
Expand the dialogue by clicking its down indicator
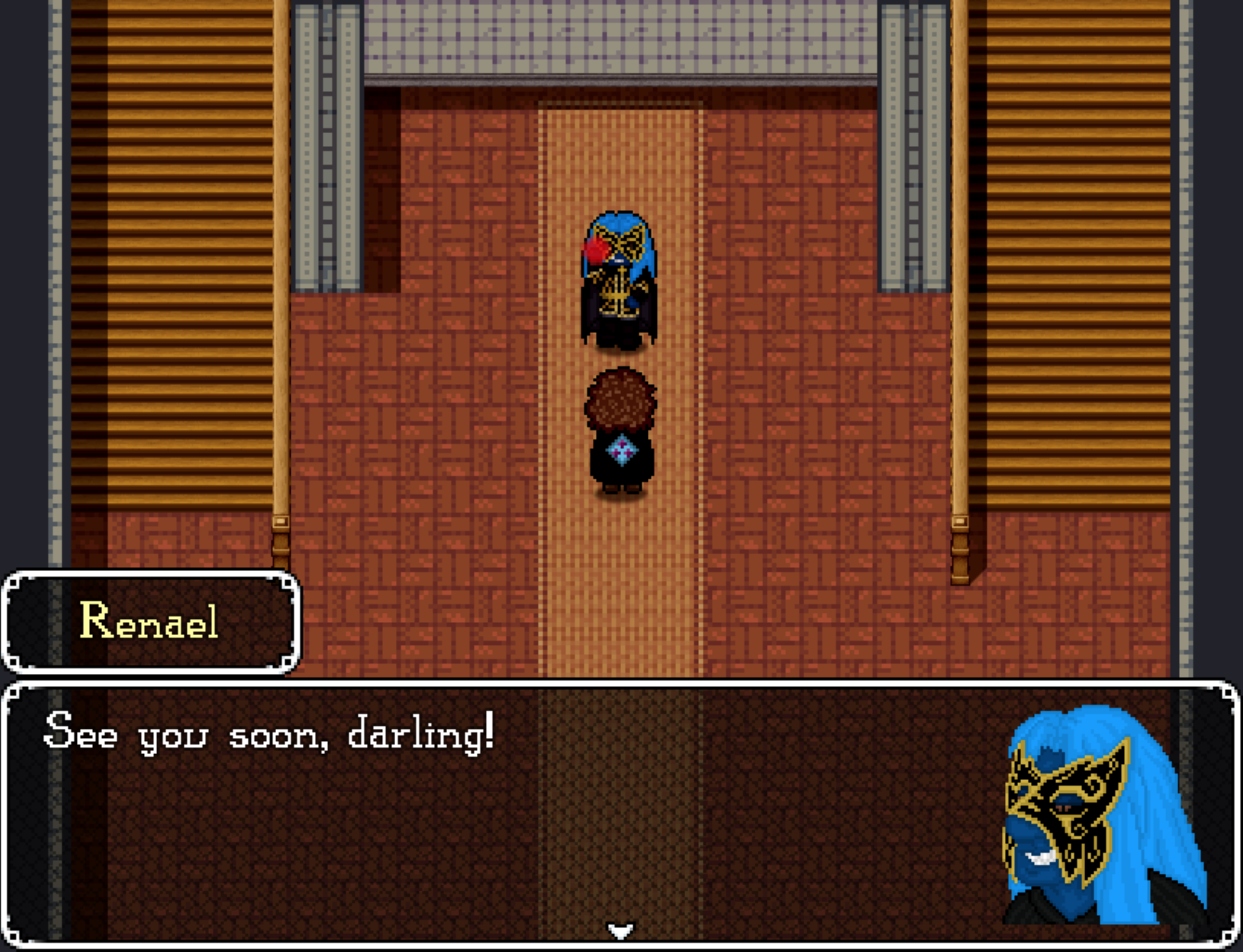tap(621, 929)
